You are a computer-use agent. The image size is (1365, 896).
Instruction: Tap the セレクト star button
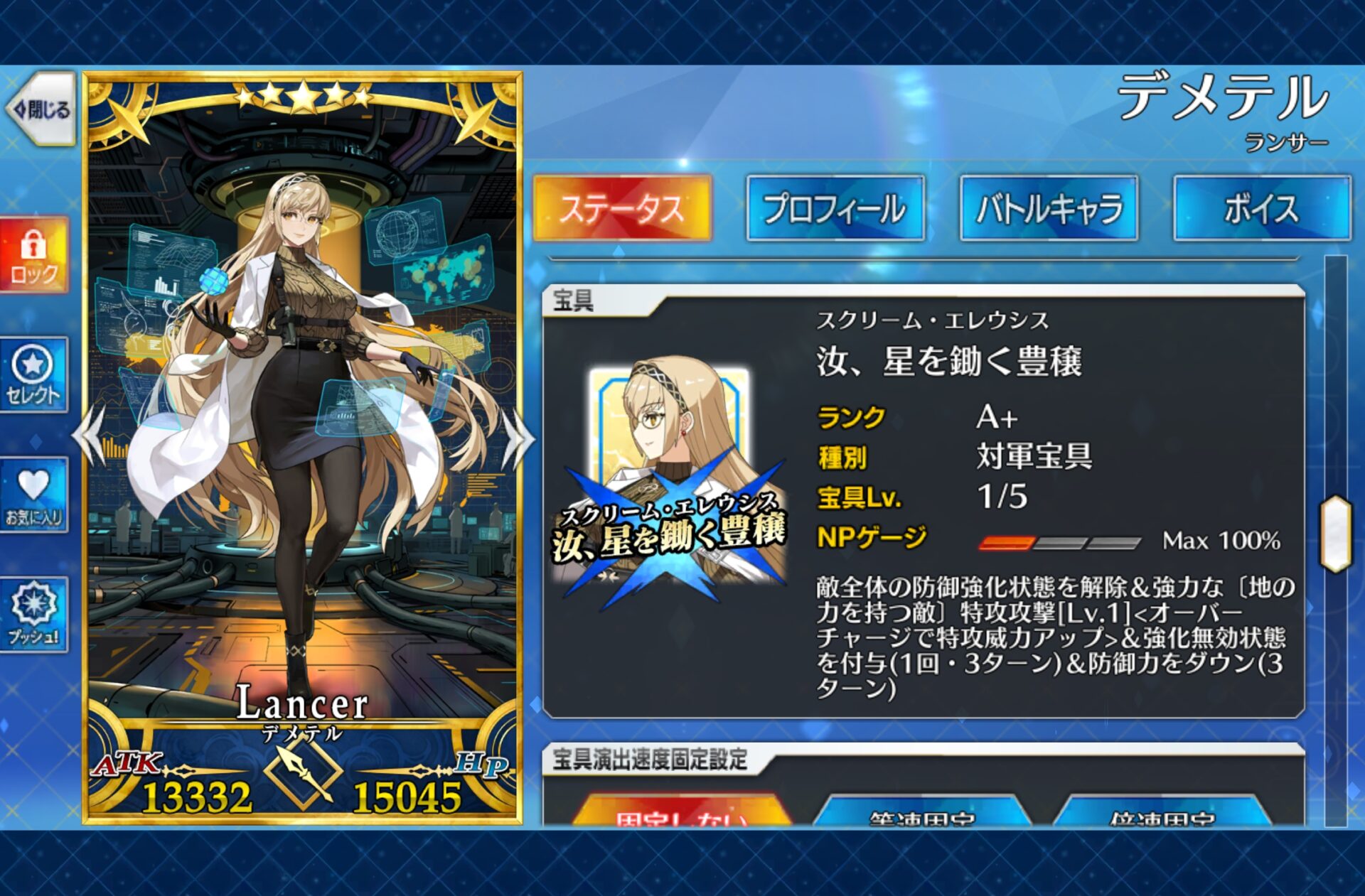(x=33, y=374)
